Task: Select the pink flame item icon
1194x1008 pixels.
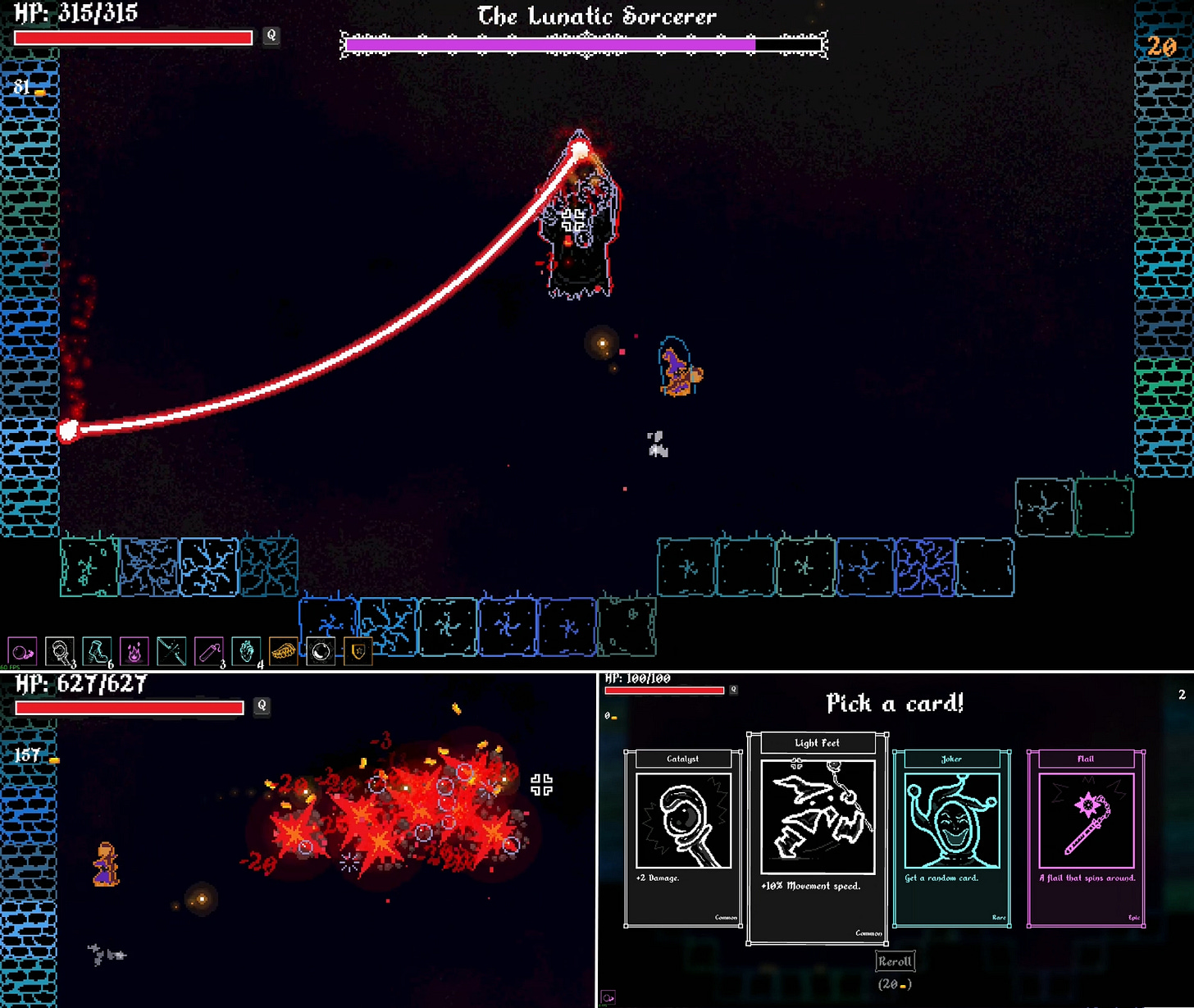Action: 134,652
